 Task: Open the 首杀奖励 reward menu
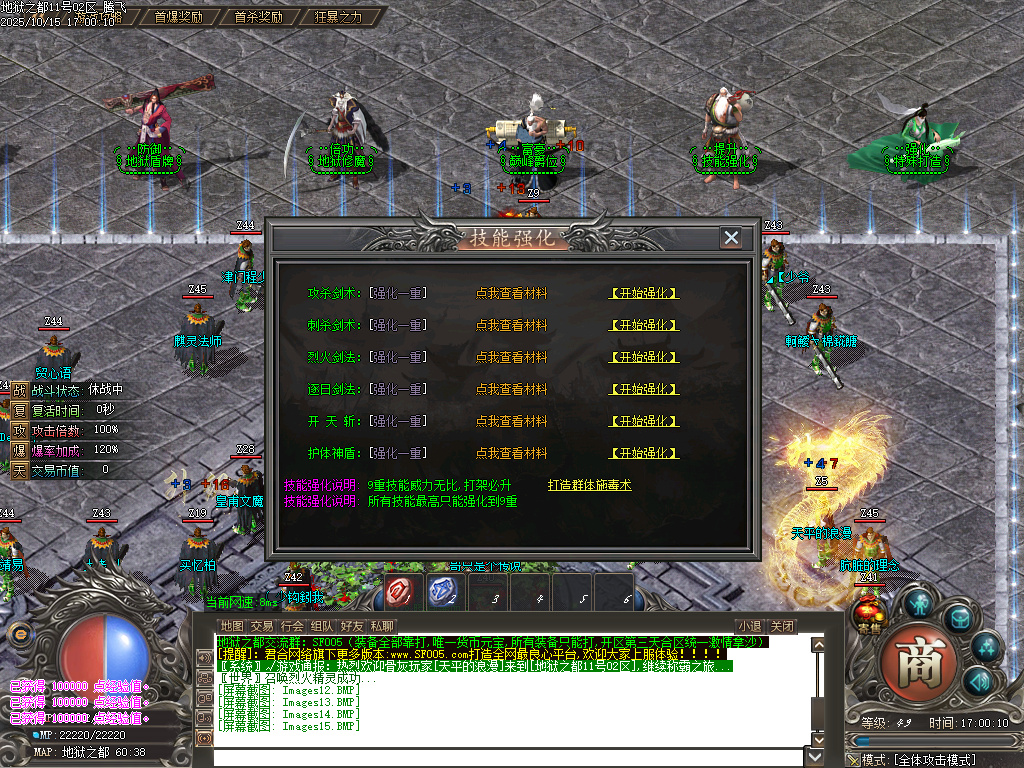258,17
